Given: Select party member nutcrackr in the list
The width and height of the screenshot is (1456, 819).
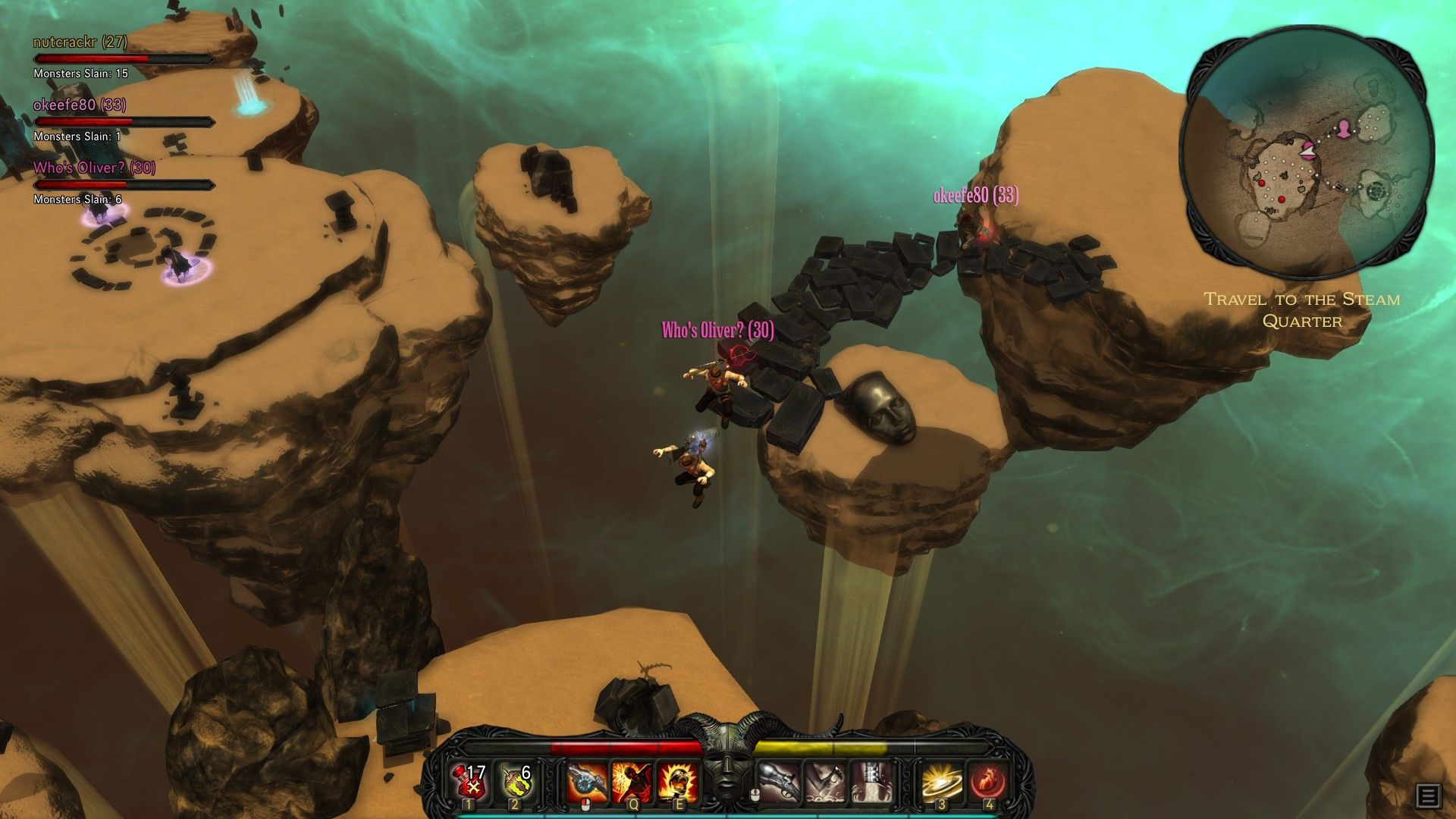Looking at the screenshot, I should click(x=80, y=42).
